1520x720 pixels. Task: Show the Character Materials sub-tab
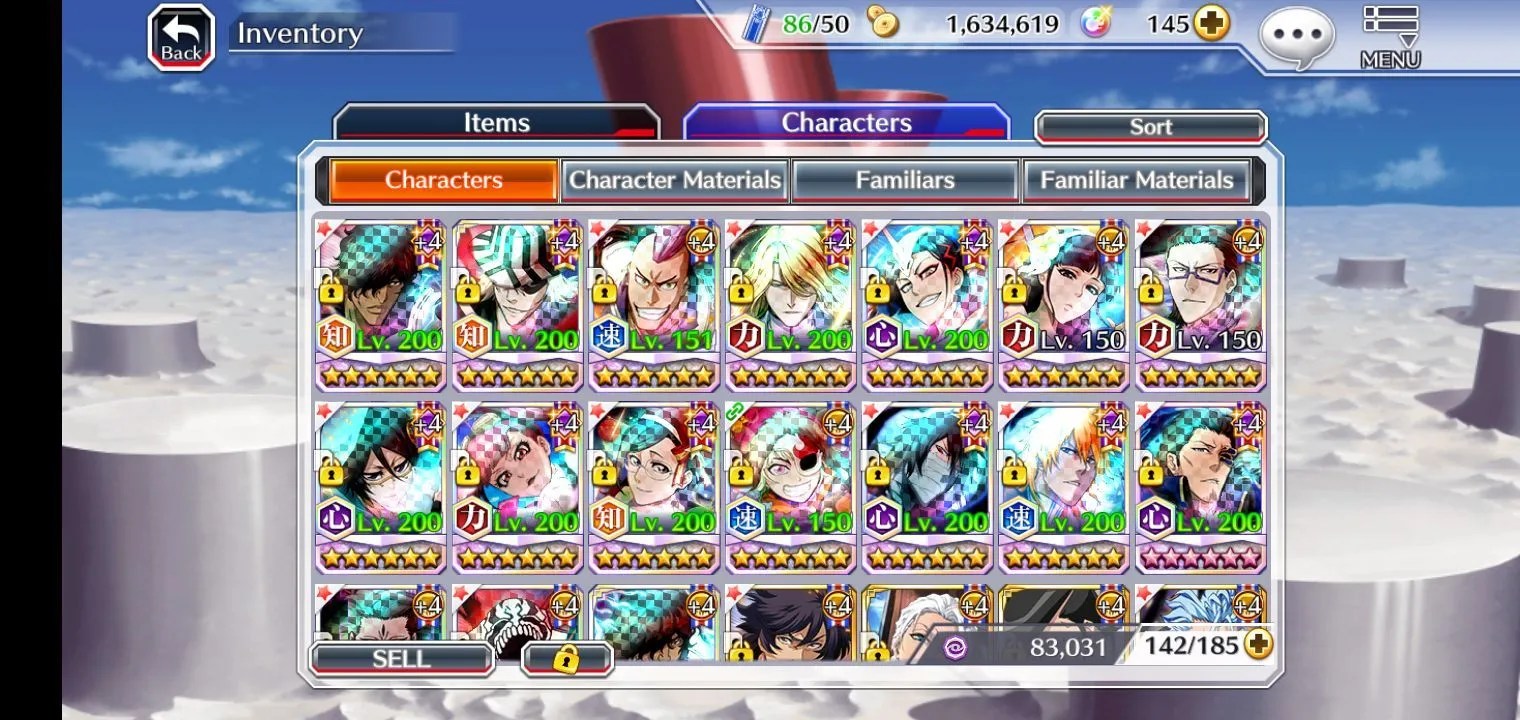coord(675,180)
